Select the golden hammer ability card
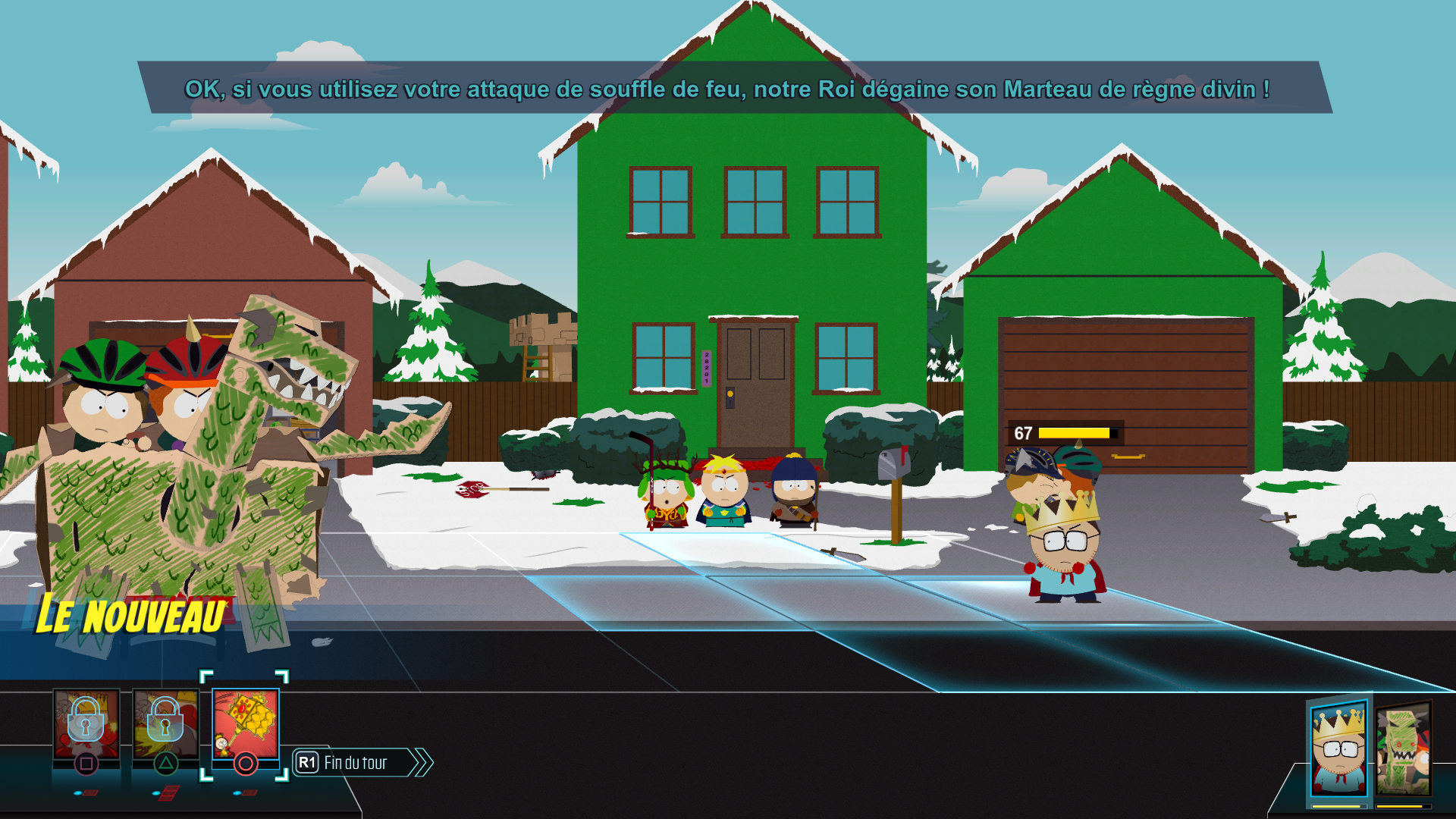The height and width of the screenshot is (819, 1456). coord(245,724)
